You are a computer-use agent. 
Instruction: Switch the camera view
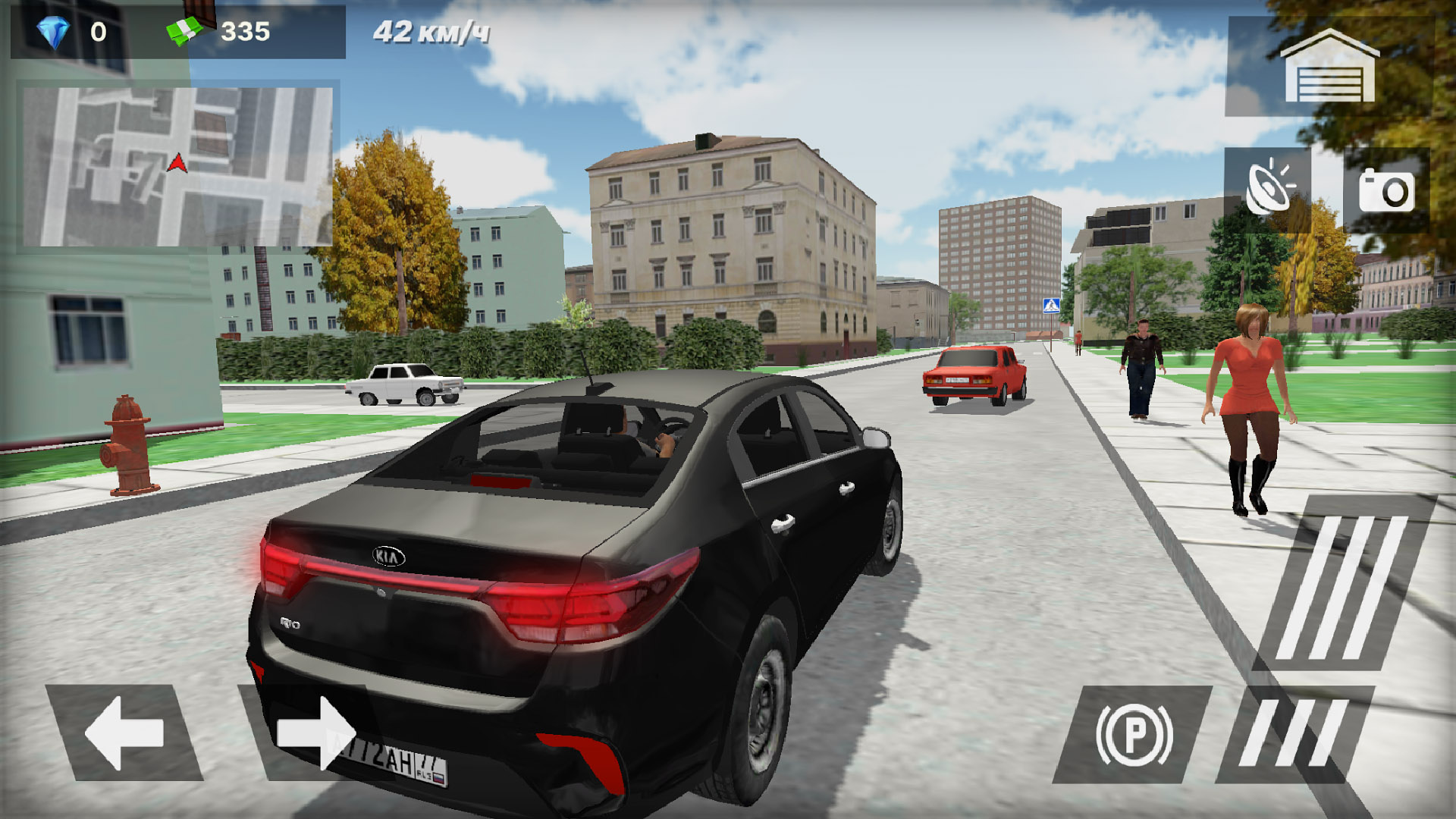coord(1386,190)
